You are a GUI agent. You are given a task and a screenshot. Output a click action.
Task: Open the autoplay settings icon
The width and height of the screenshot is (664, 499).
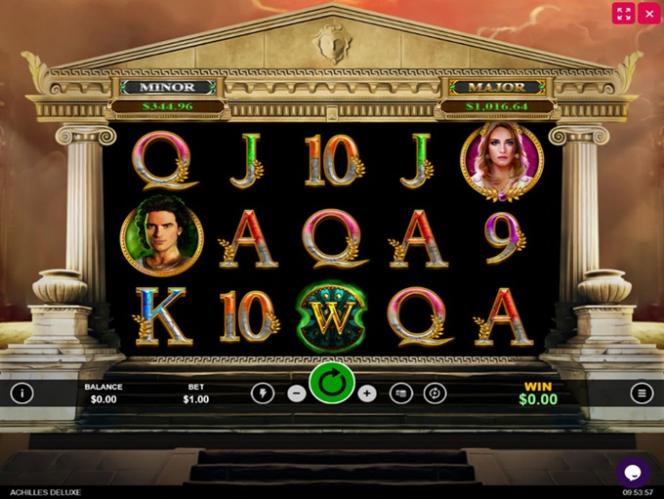(434, 393)
